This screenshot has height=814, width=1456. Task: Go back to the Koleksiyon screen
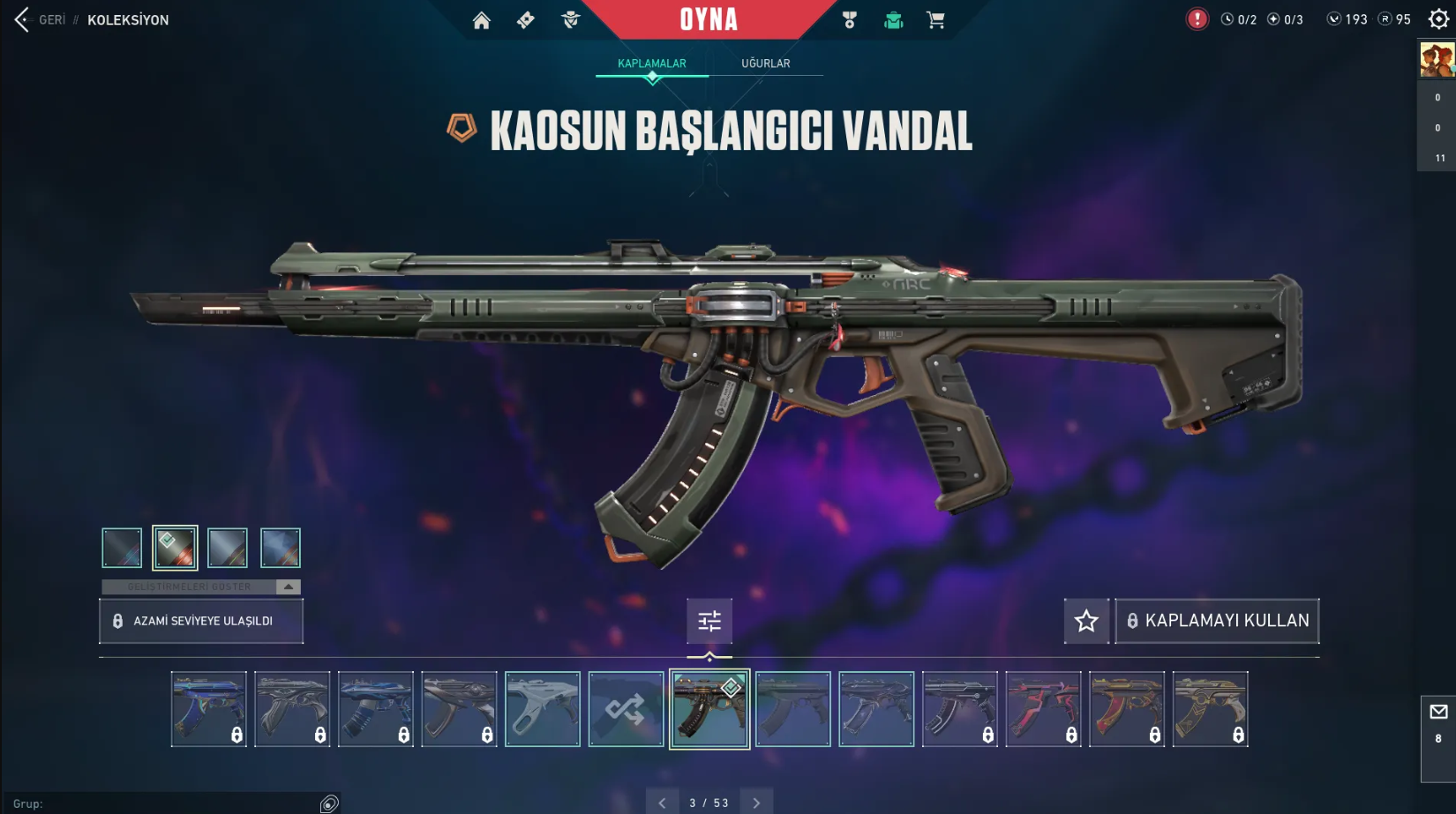40,19
